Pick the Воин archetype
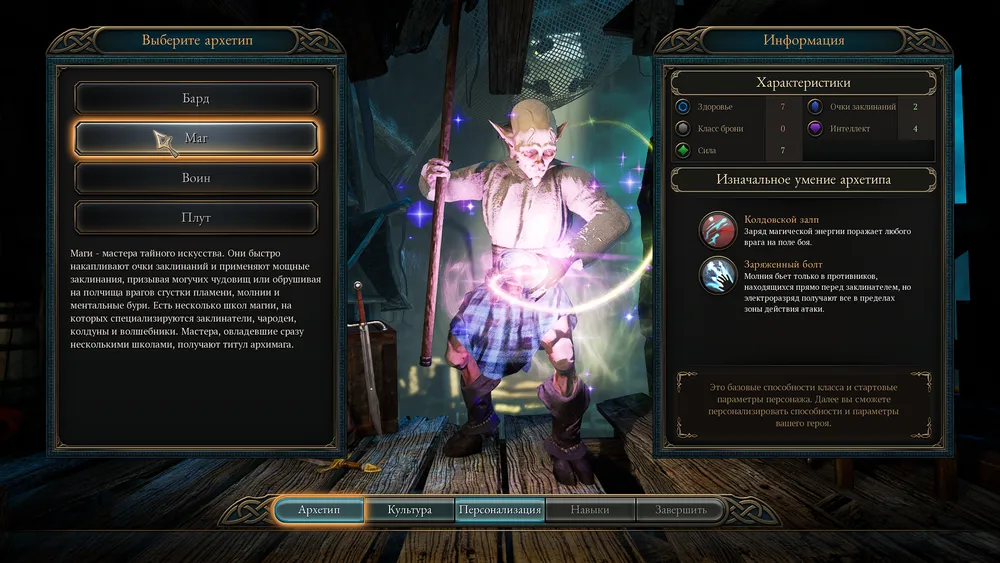Image resolution: width=1000 pixels, height=563 pixels. 196,177
